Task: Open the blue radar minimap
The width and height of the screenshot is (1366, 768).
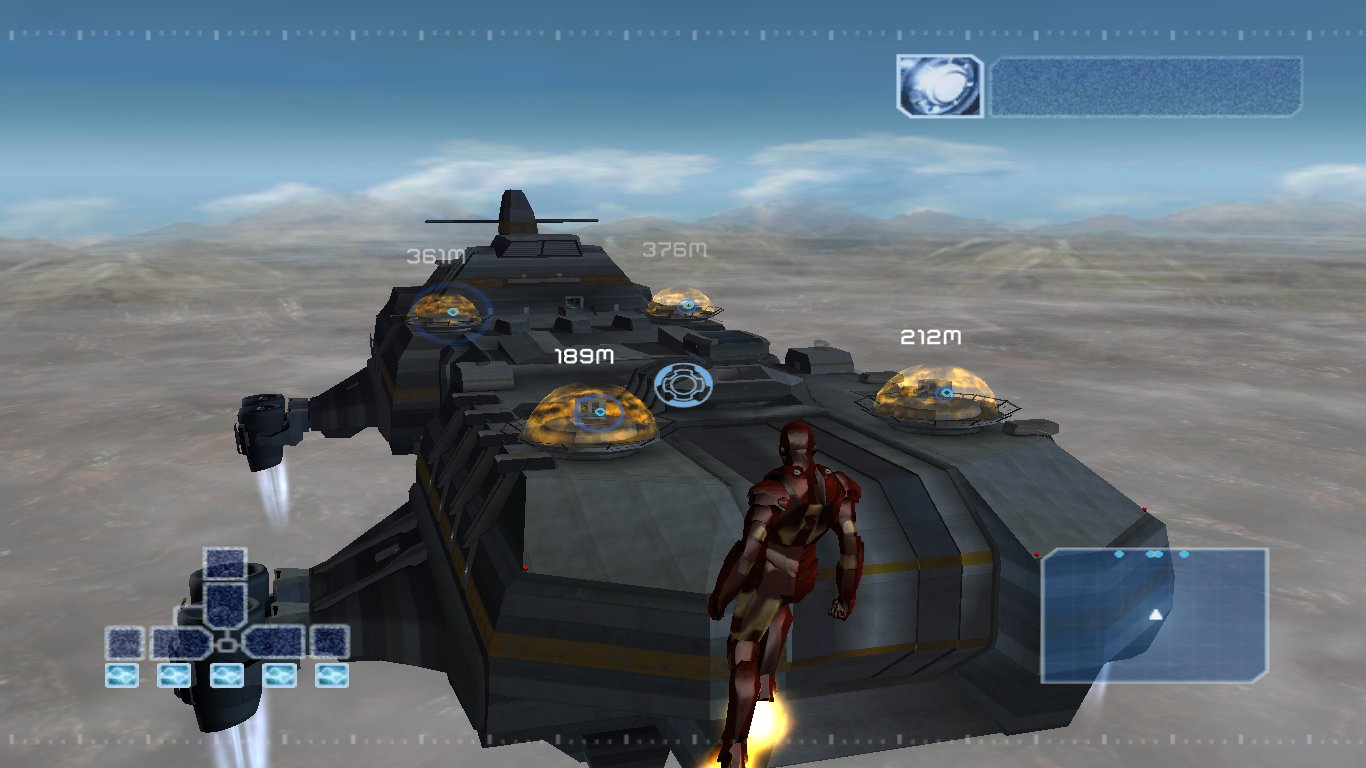Action: (1154, 615)
